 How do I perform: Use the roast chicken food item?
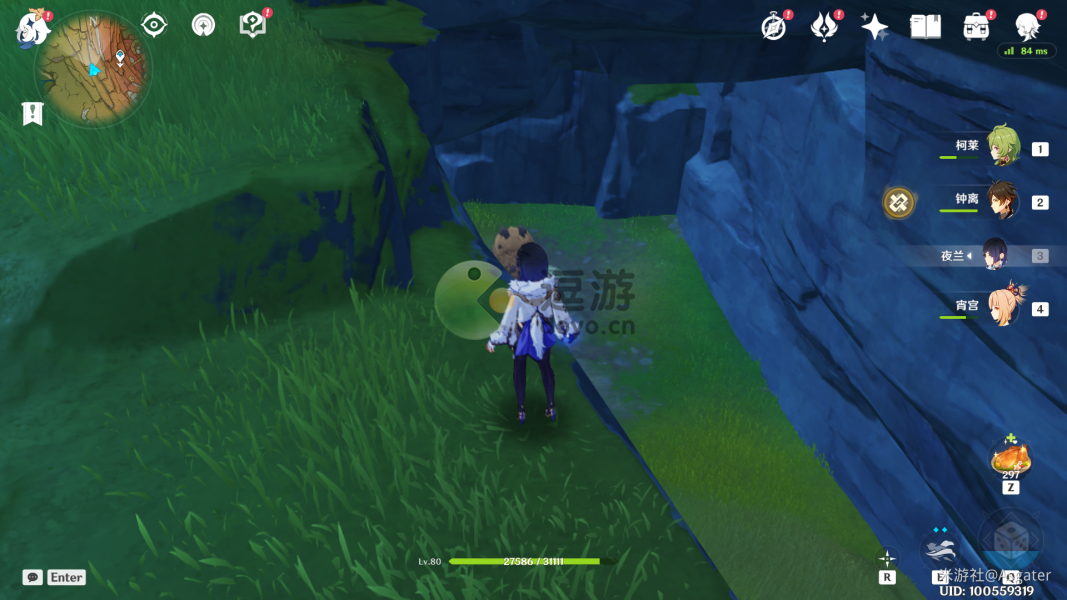pos(1010,460)
